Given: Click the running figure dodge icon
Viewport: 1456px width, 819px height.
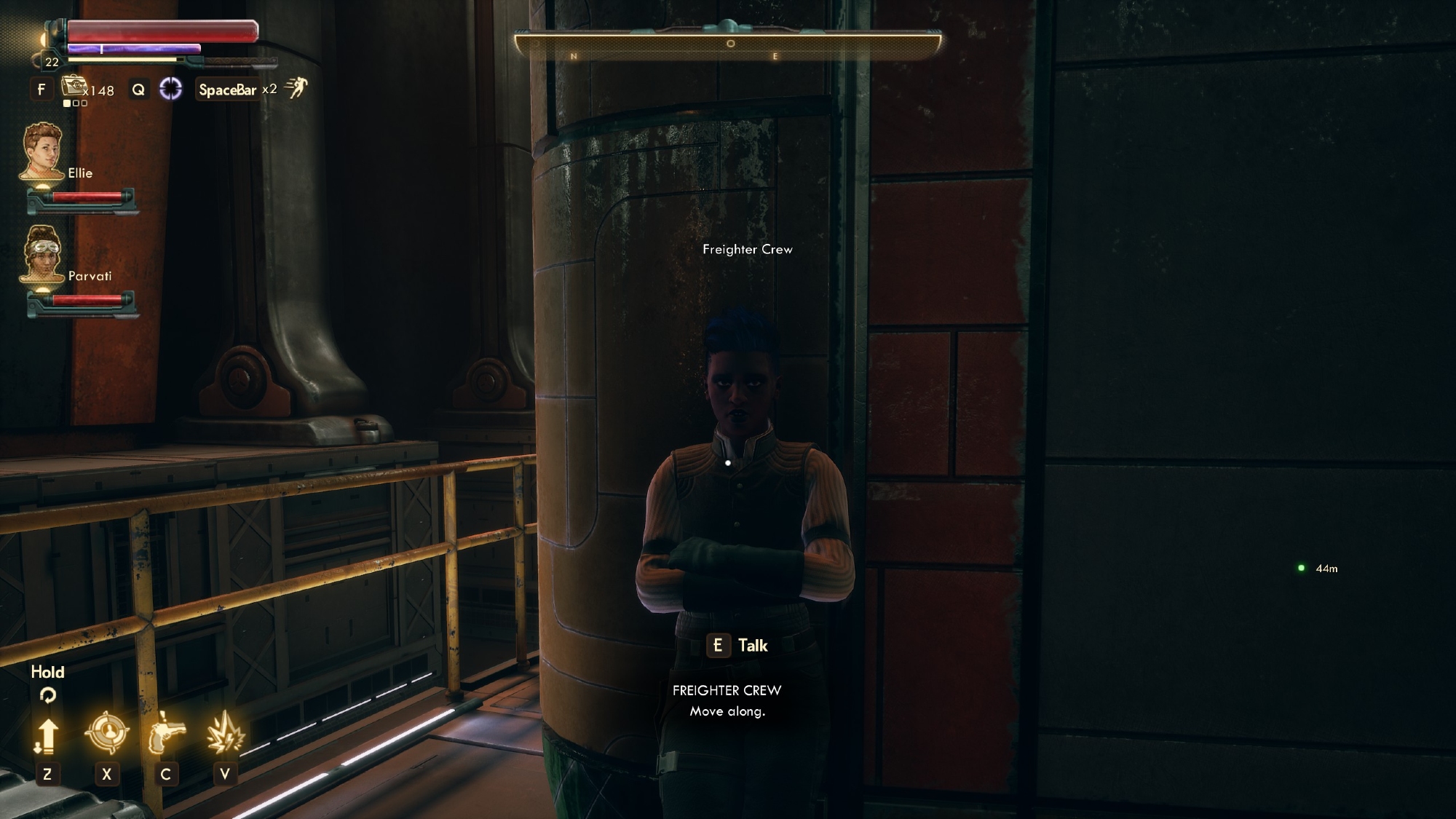Looking at the screenshot, I should tap(296, 88).
